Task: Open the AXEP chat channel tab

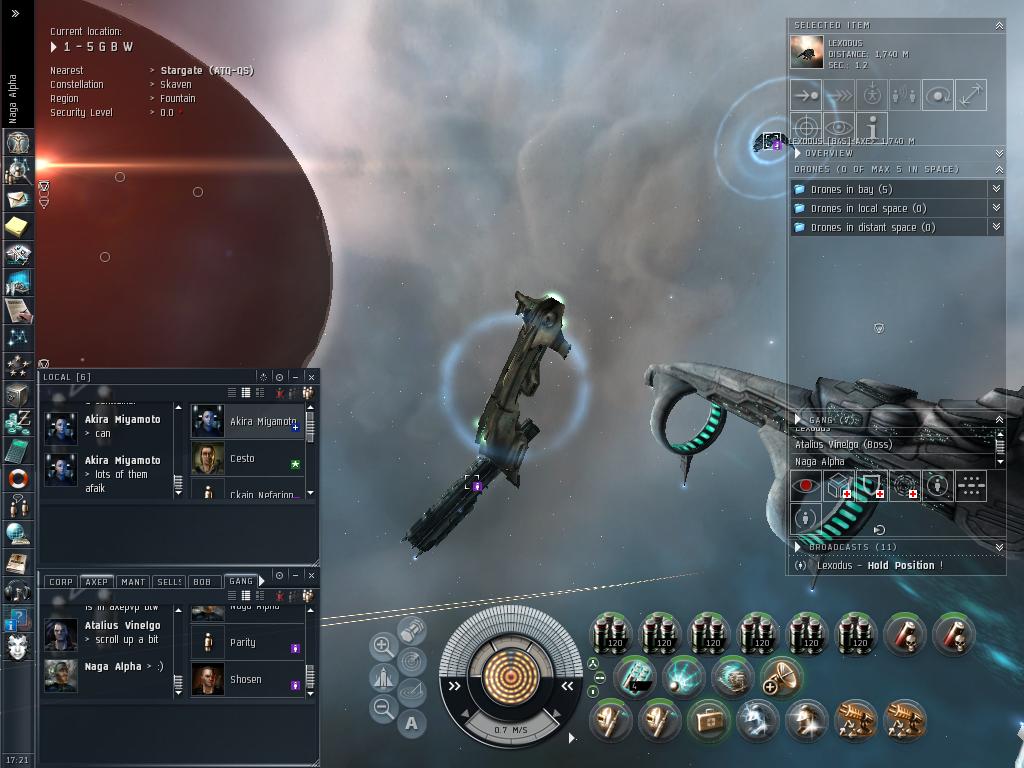Action: (x=96, y=581)
